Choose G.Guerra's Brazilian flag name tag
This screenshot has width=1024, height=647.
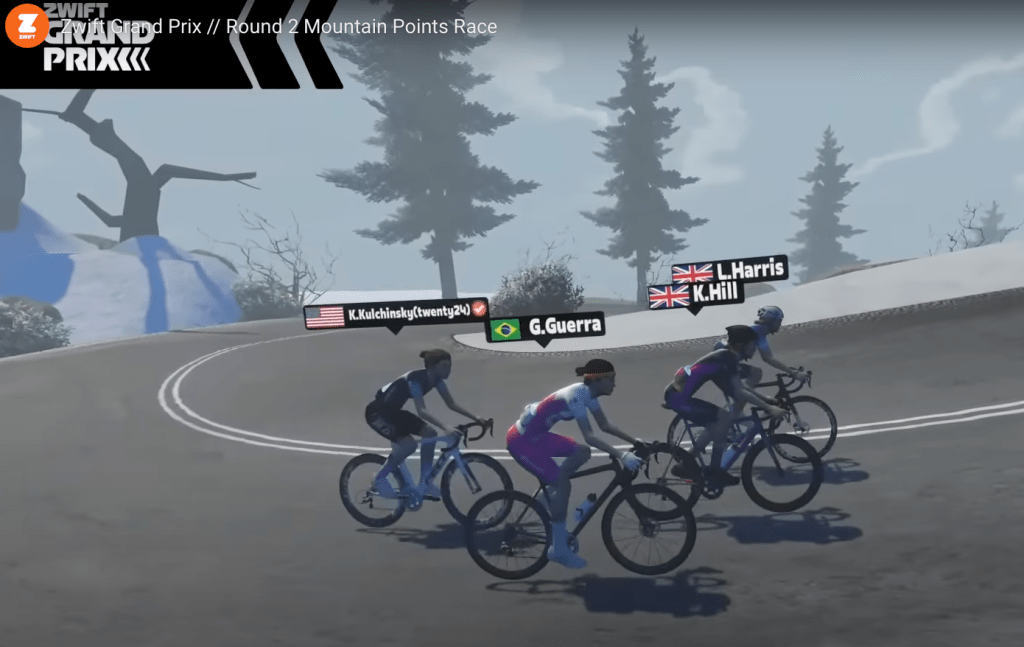(545, 327)
